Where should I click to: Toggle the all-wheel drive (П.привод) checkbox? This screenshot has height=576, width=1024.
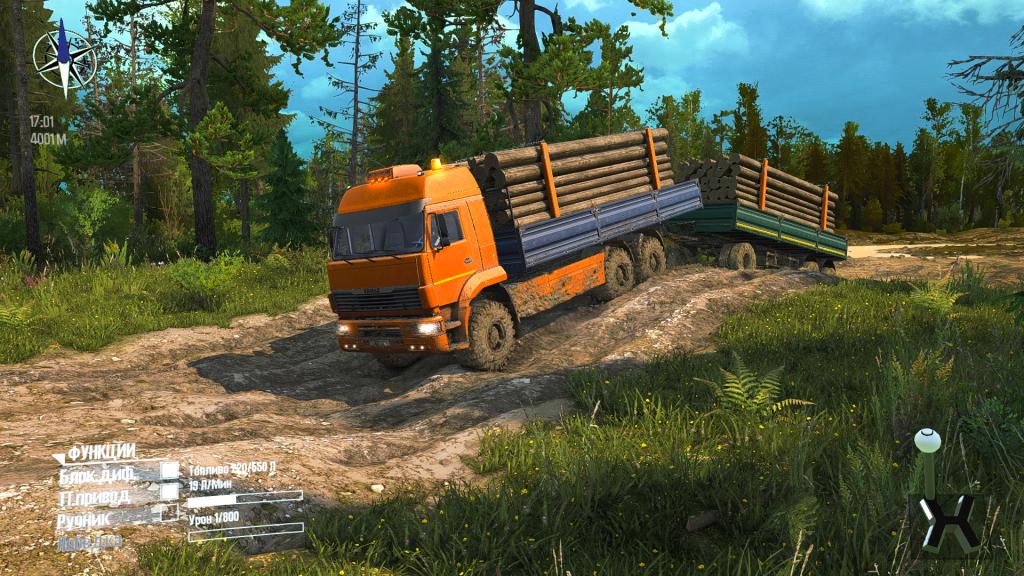(x=168, y=492)
